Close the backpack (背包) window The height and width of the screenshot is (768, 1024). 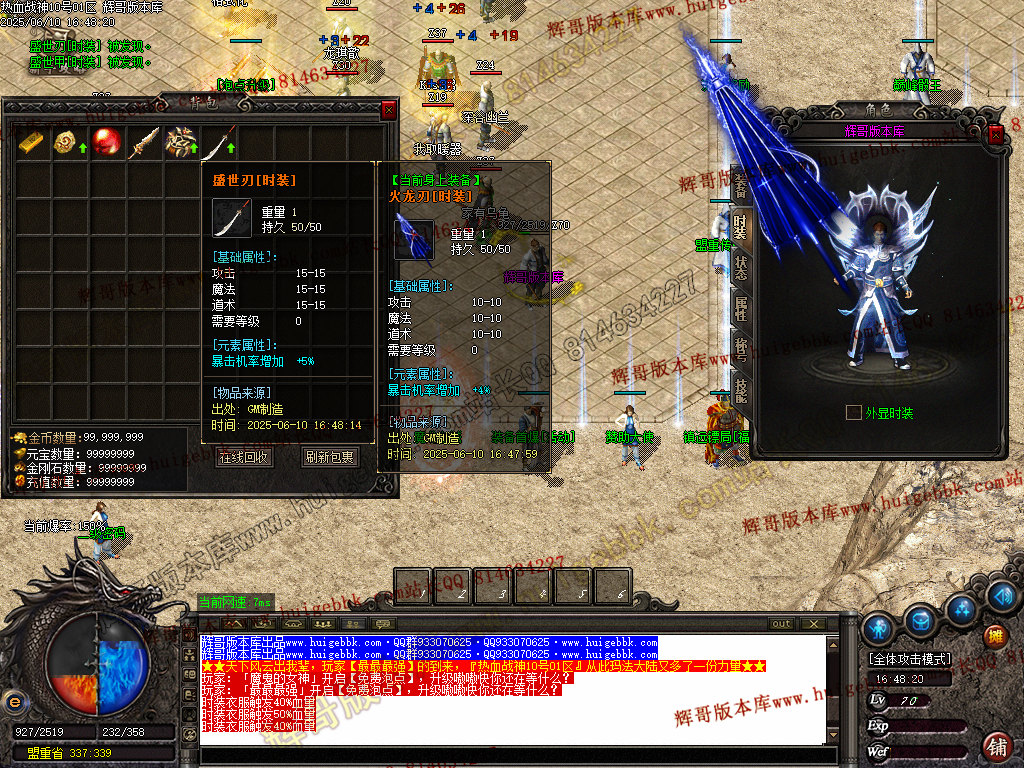point(389,110)
